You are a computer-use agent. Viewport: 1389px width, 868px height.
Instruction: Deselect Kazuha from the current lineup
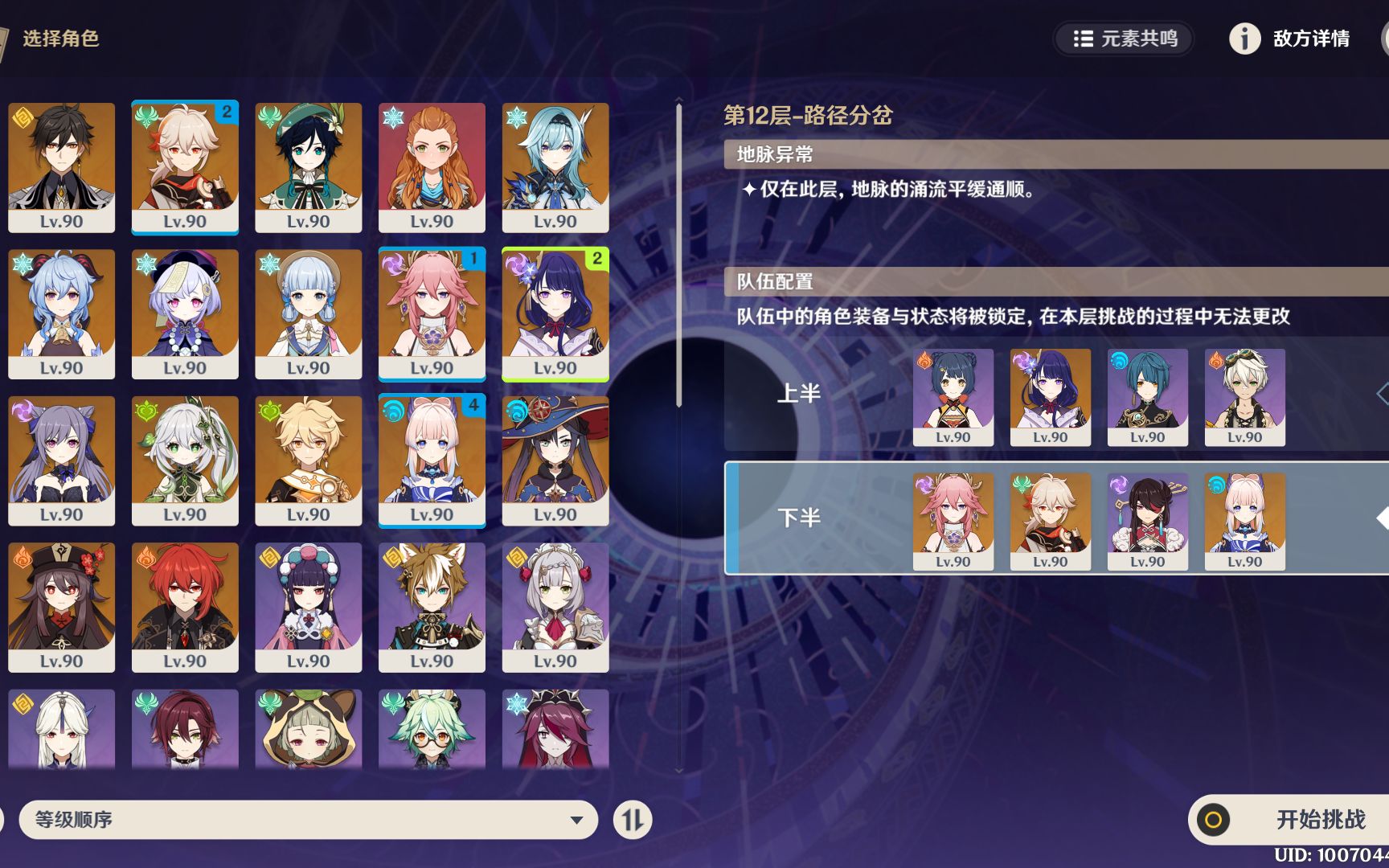pos(185,167)
